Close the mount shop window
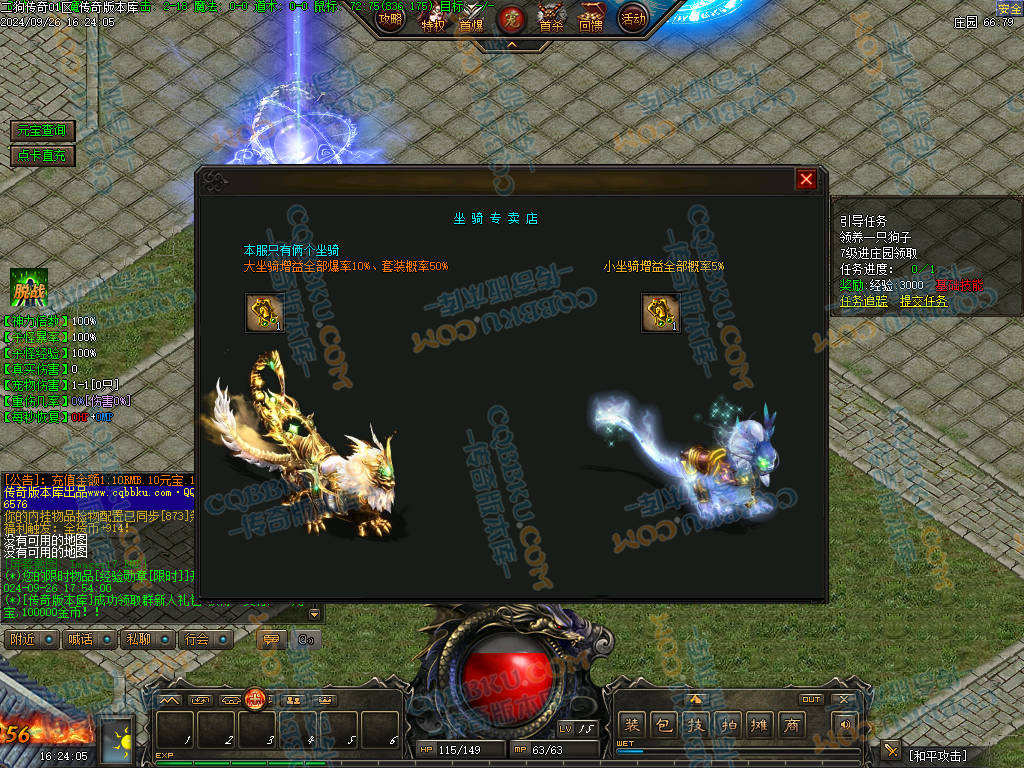Viewport: 1024px width, 768px height. coord(806,179)
